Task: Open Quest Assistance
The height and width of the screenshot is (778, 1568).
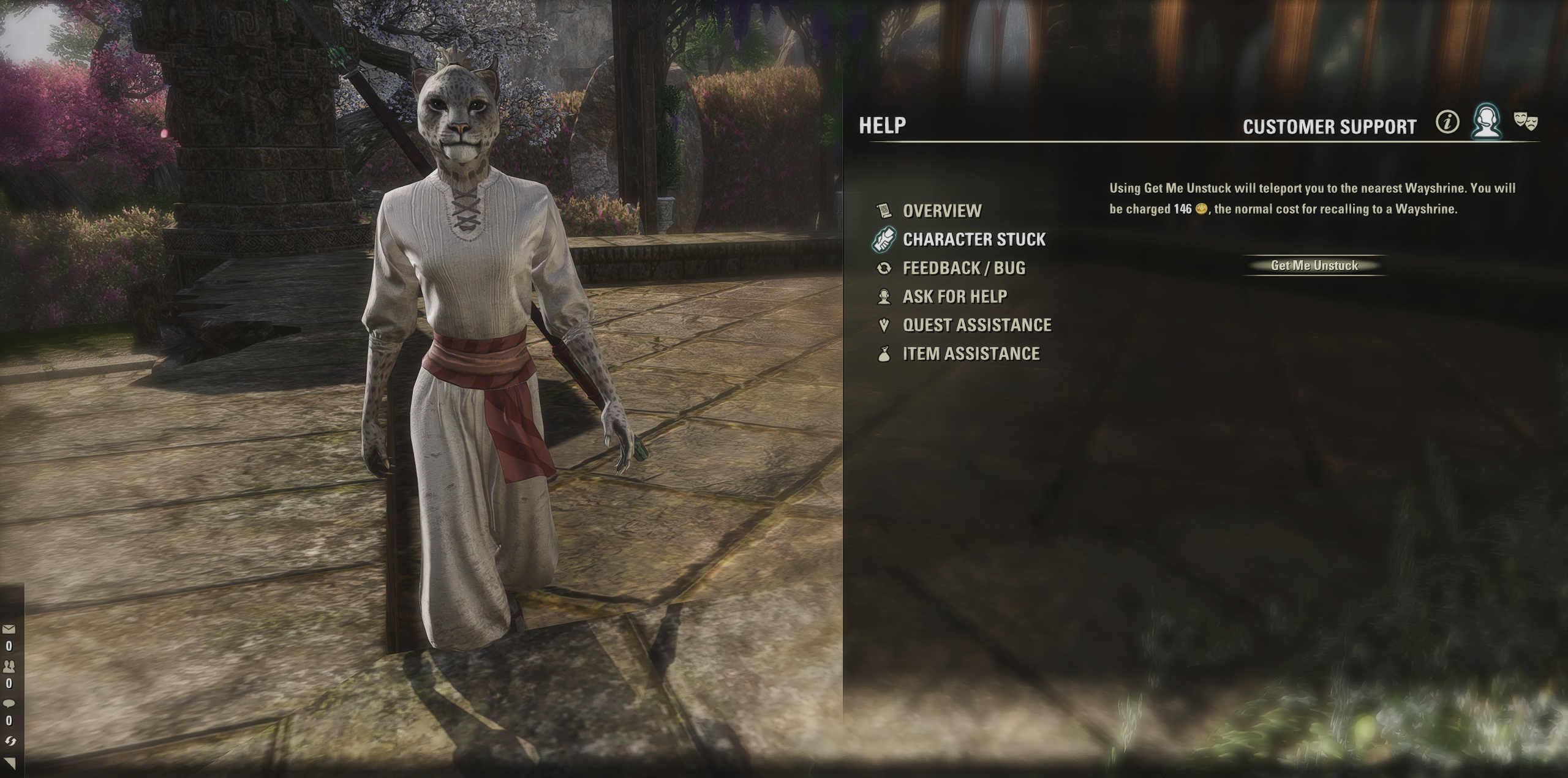Action: 976,325
